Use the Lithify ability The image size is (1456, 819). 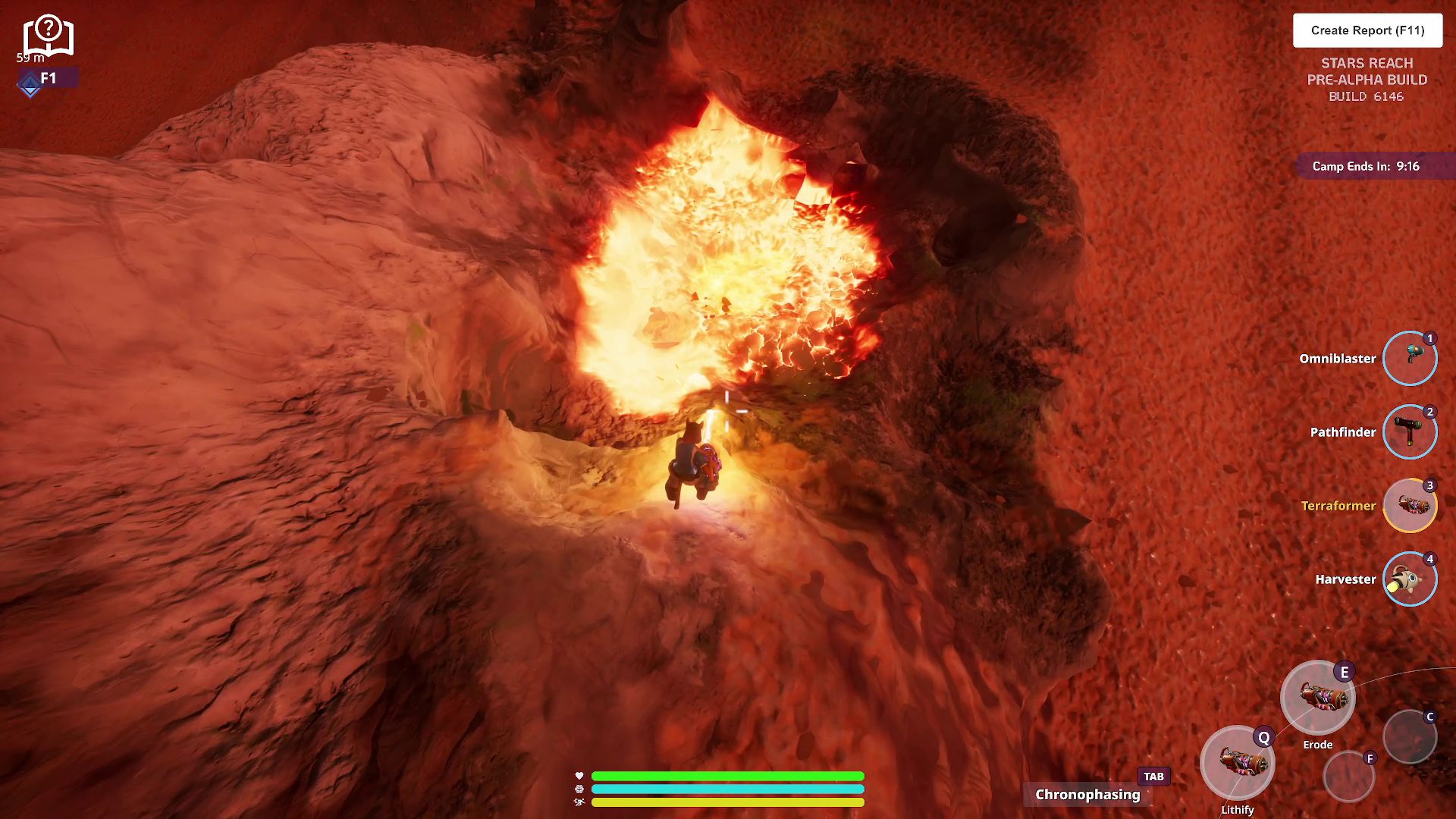coord(1237,762)
